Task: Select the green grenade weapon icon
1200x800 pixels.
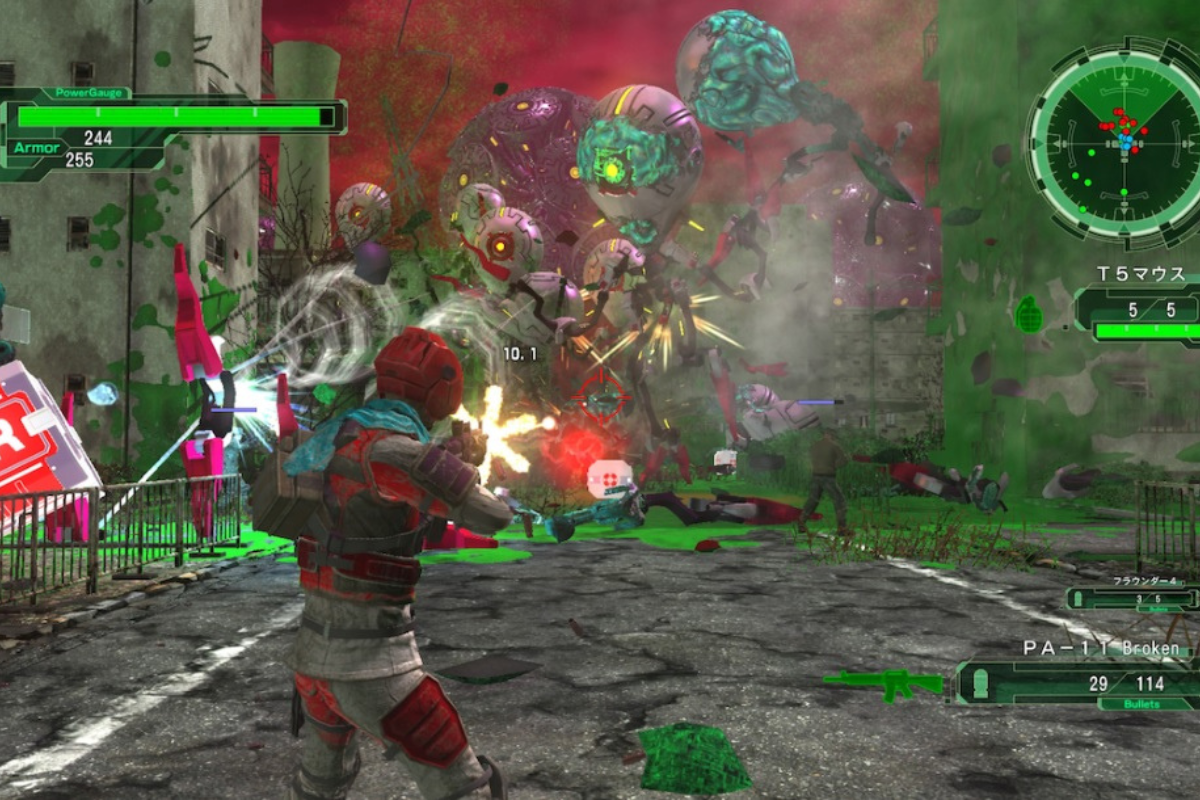Action: coord(1028,314)
